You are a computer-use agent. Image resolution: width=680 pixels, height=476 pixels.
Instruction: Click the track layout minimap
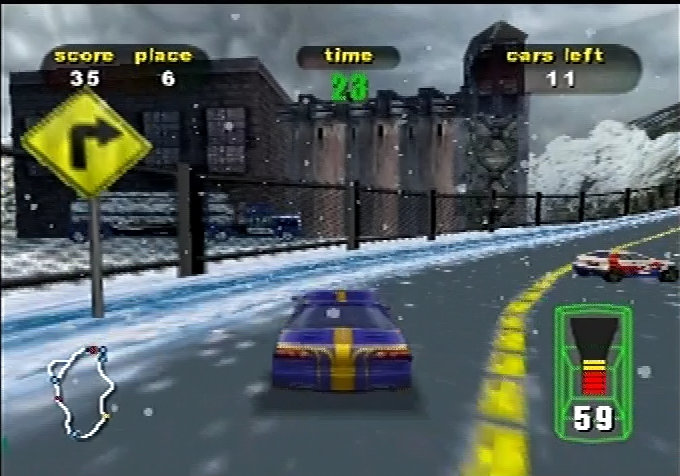click(79, 391)
